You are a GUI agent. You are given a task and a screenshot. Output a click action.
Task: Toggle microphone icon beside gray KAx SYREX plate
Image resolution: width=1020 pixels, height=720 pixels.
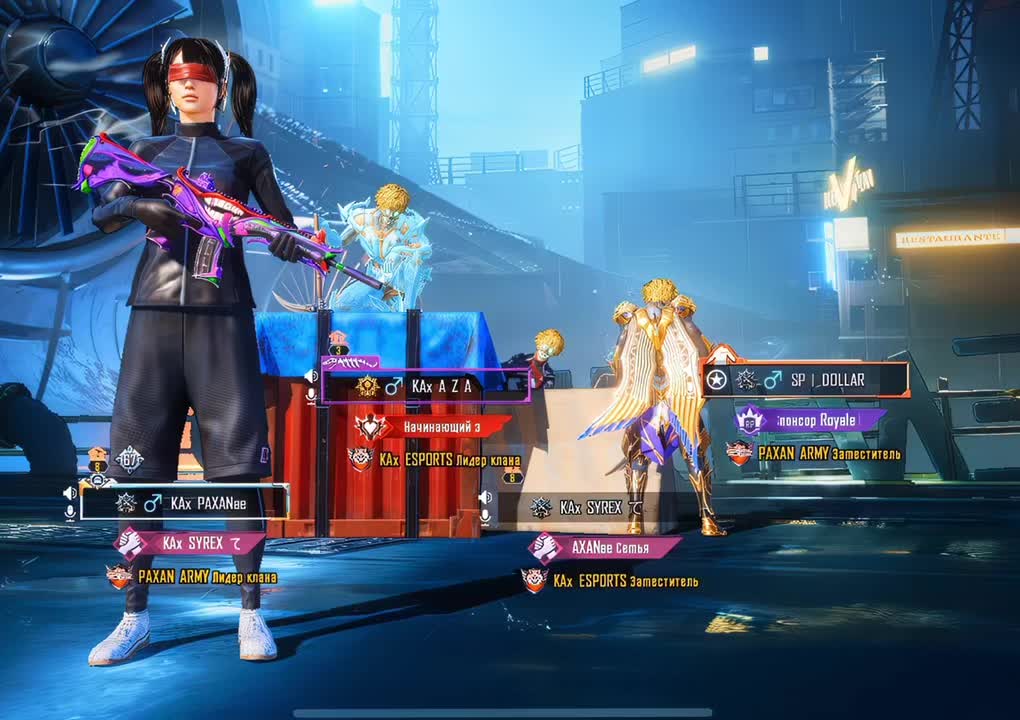tap(485, 516)
